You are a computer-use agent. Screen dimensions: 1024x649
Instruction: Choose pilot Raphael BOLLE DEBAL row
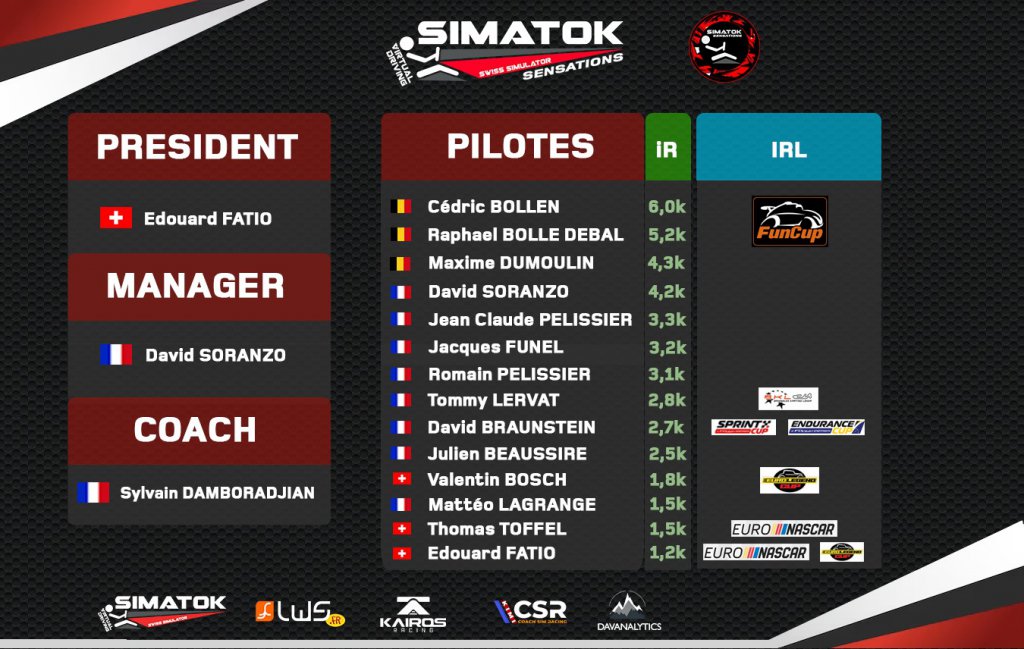[525, 235]
